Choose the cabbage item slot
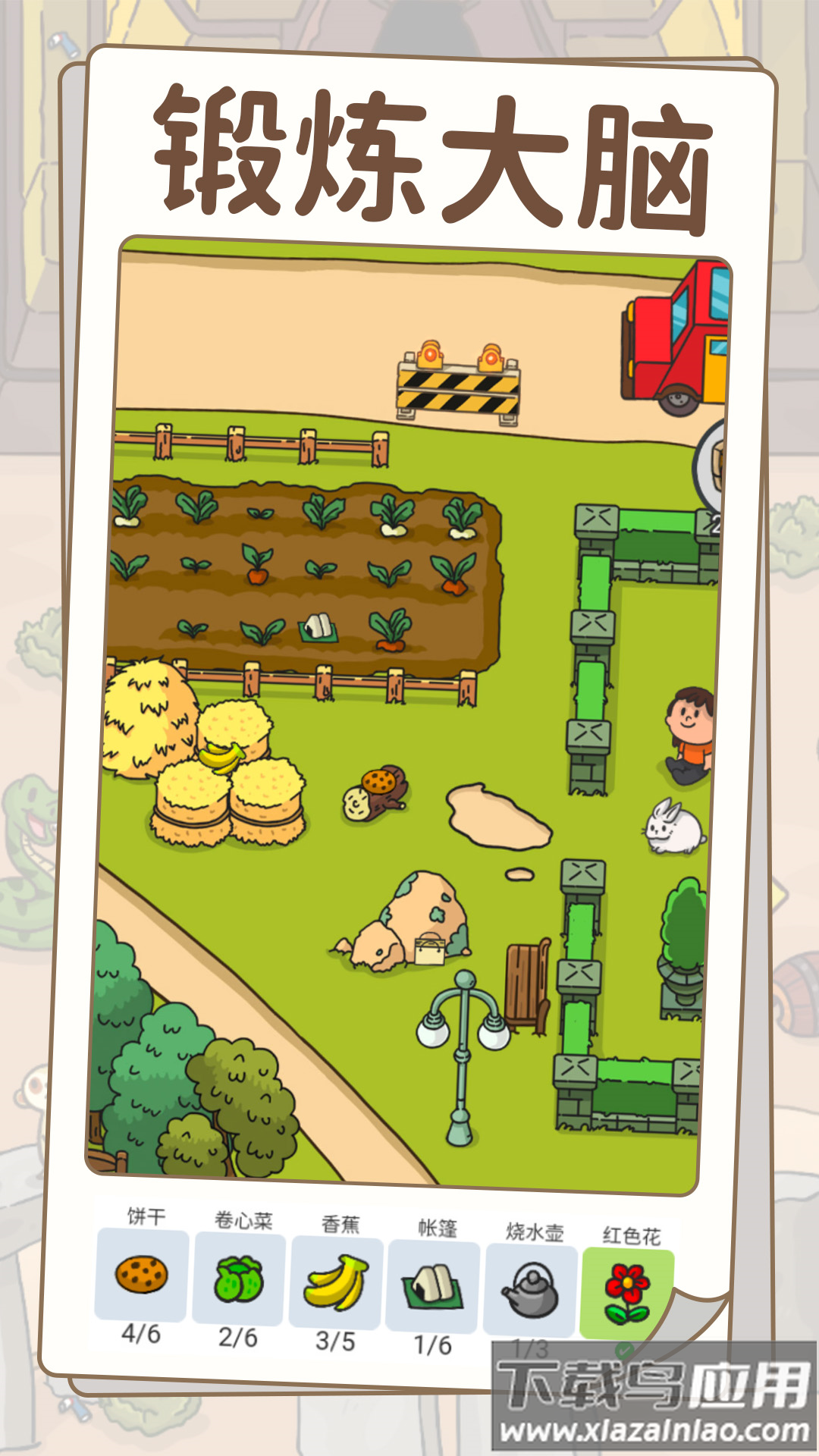Image resolution: width=819 pixels, height=1456 pixels. point(239,1279)
